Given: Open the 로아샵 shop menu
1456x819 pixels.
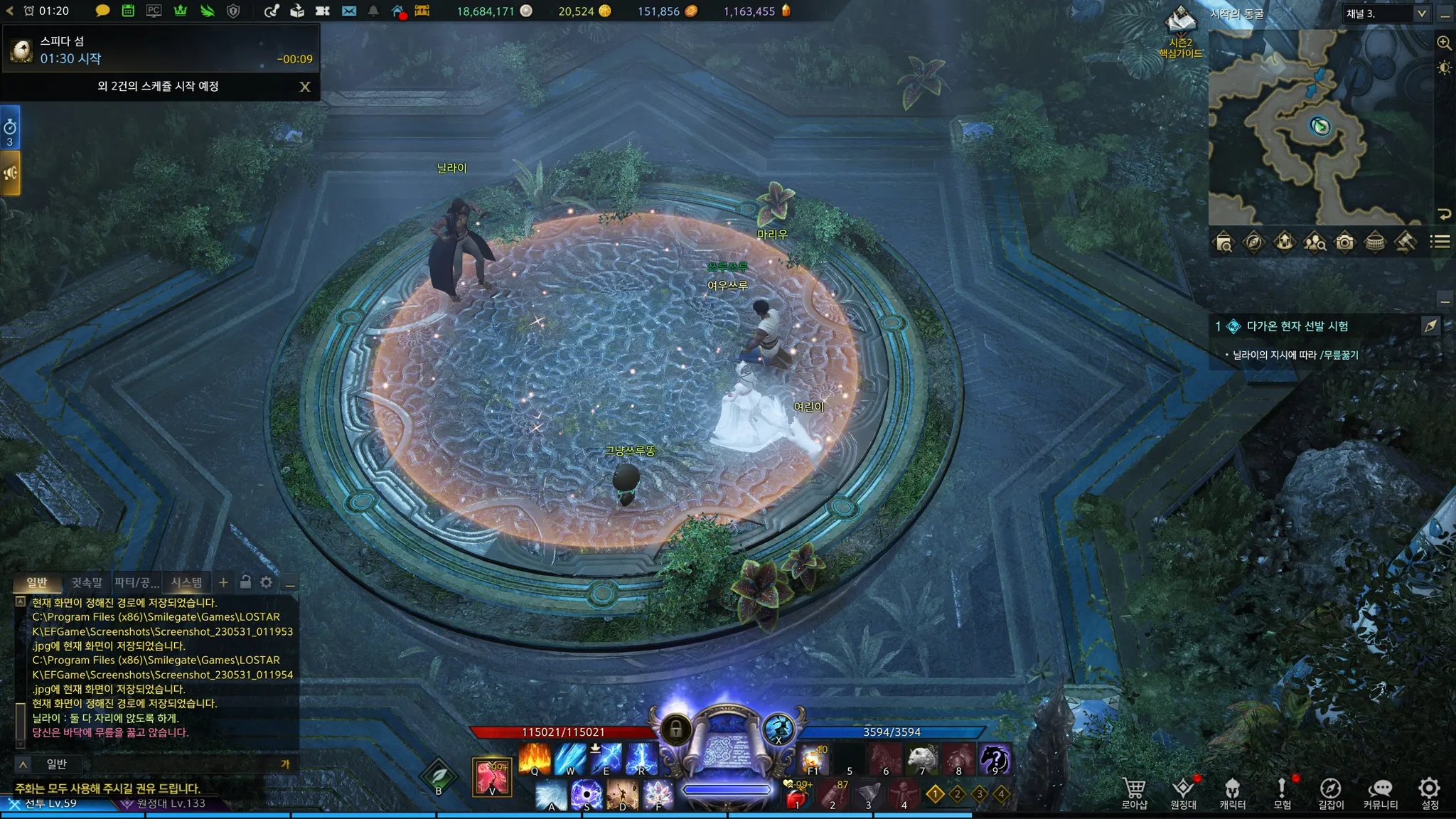Looking at the screenshot, I should pyautogui.click(x=1134, y=792).
